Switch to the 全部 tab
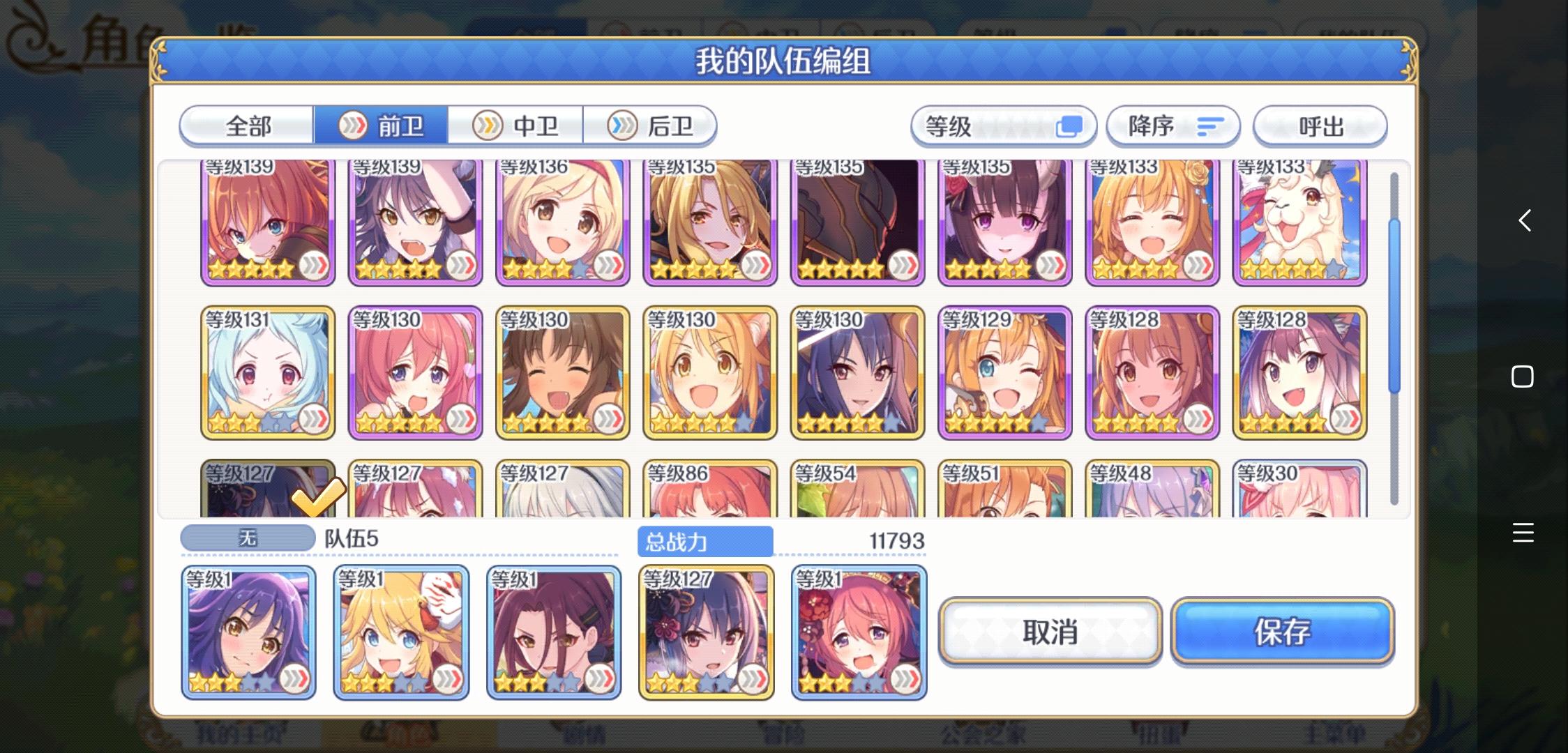 (246, 126)
